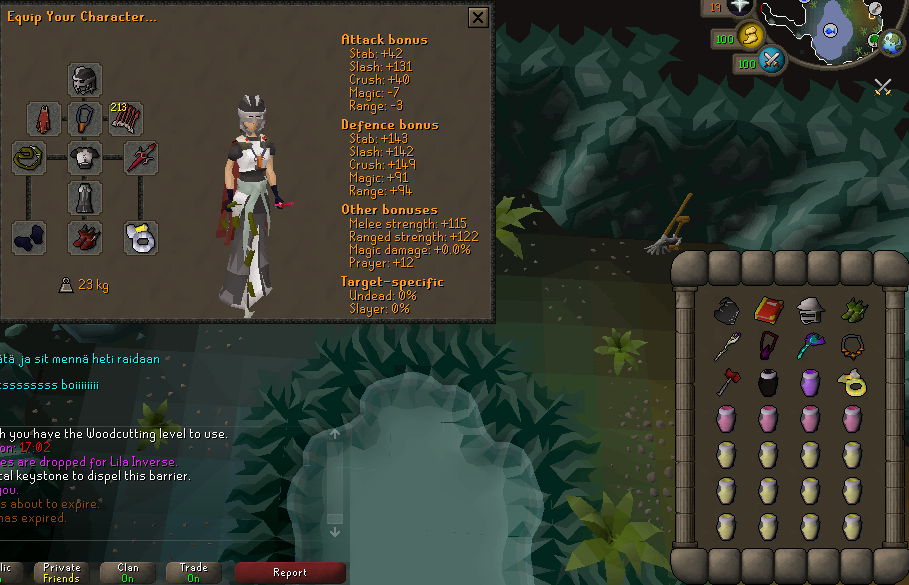
Task: Select the red dagger off-hand slot
Action: 141,158
